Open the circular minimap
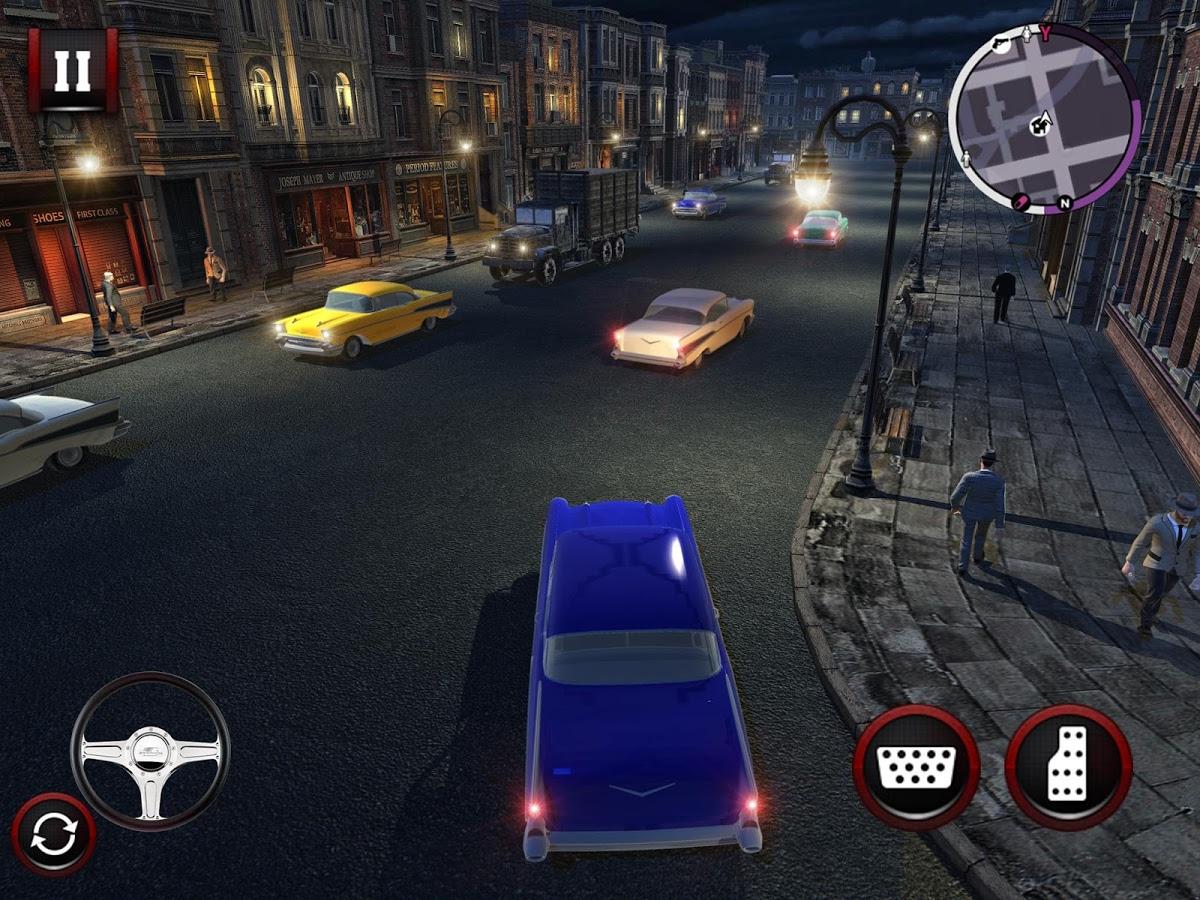The width and height of the screenshot is (1200, 900). (x=1043, y=118)
